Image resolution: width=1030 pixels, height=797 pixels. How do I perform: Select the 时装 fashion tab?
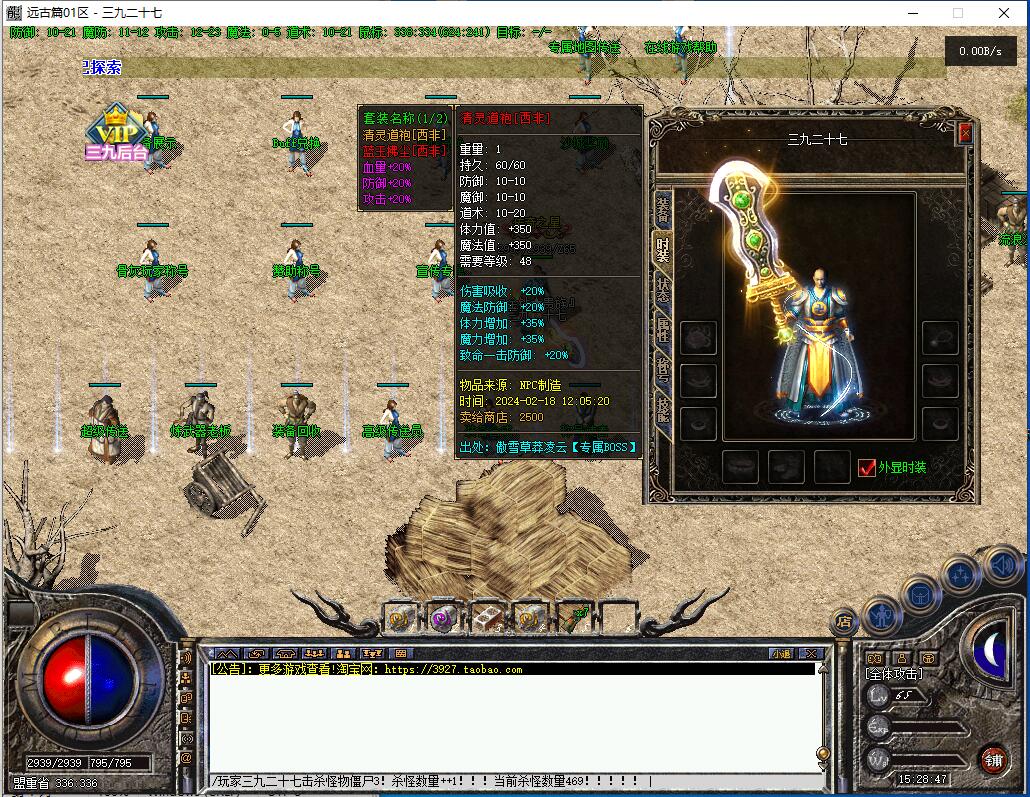(663, 250)
